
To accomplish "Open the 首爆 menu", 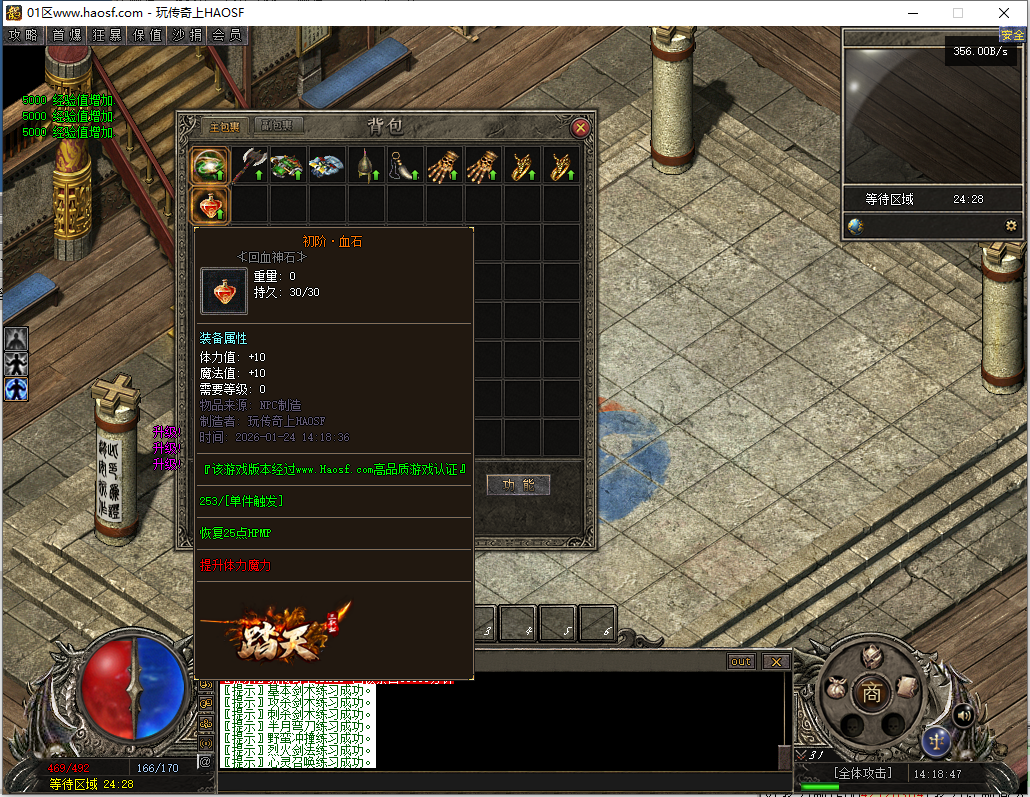I will coord(67,34).
